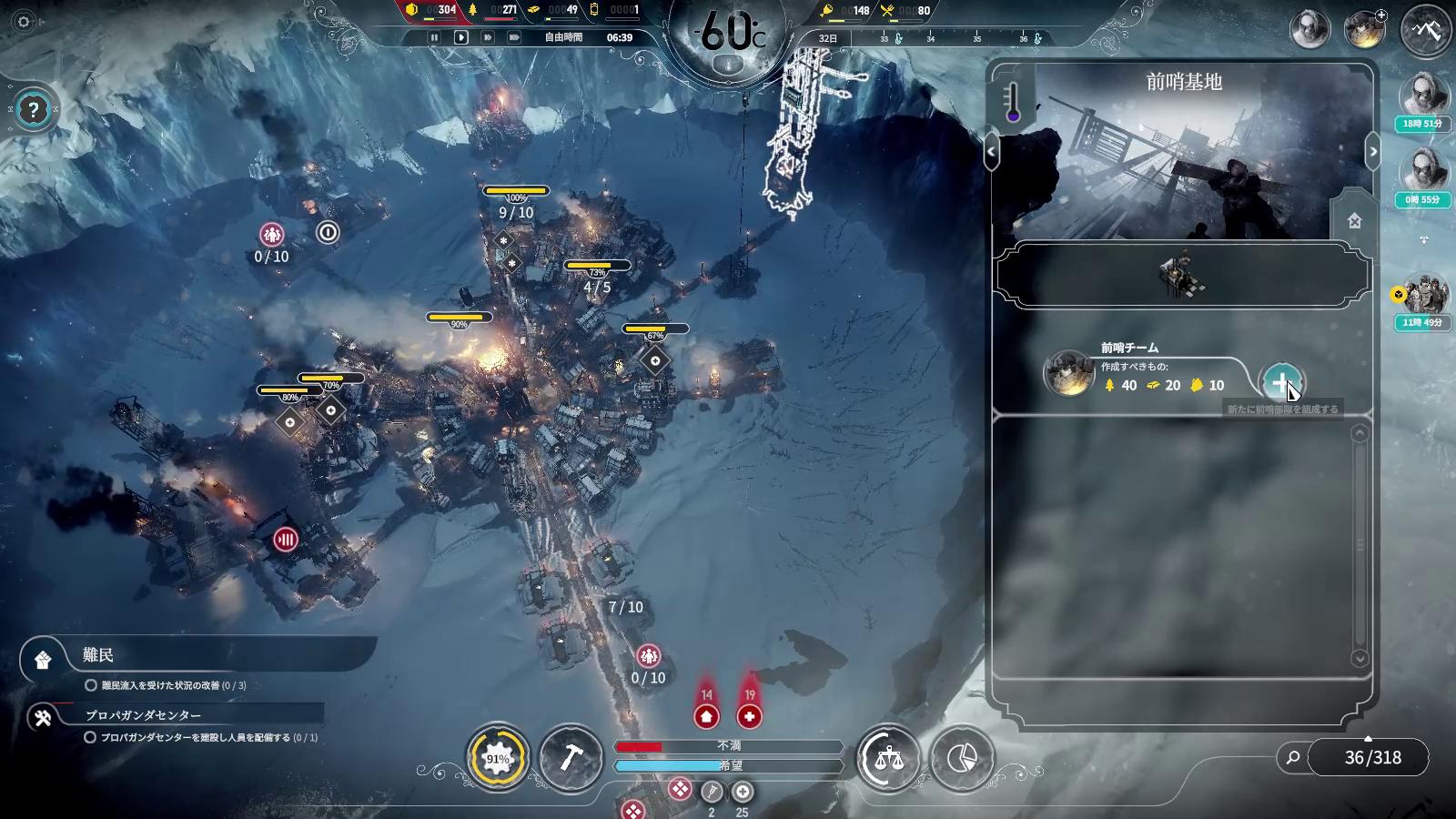Open the Refugees quest tracker
This screenshot has width=1456, height=819.
click(x=98, y=655)
